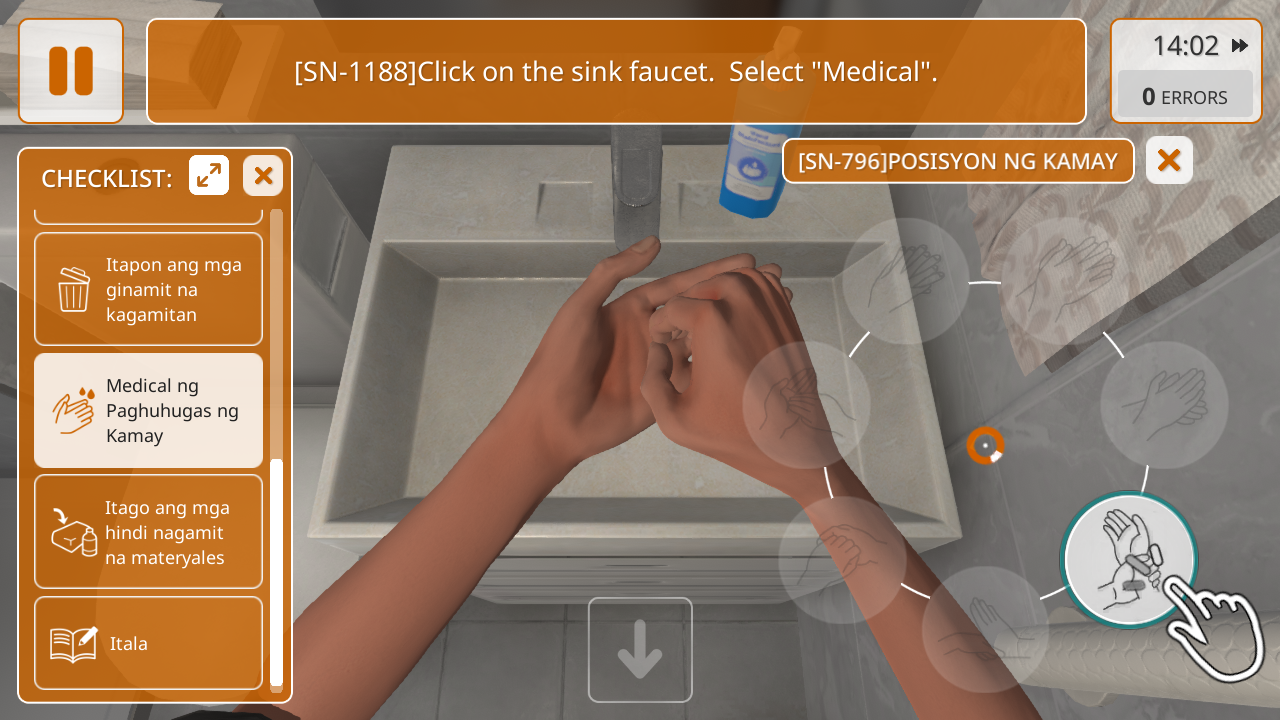Click the checklist scrollbar

coord(276,570)
